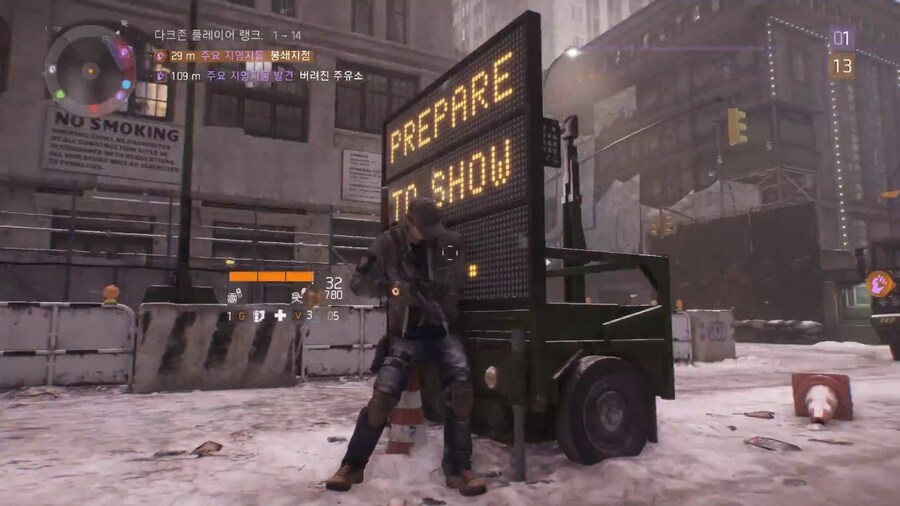Click the circular minimap radar
The width and height of the screenshot is (900, 506).
coord(90,70)
